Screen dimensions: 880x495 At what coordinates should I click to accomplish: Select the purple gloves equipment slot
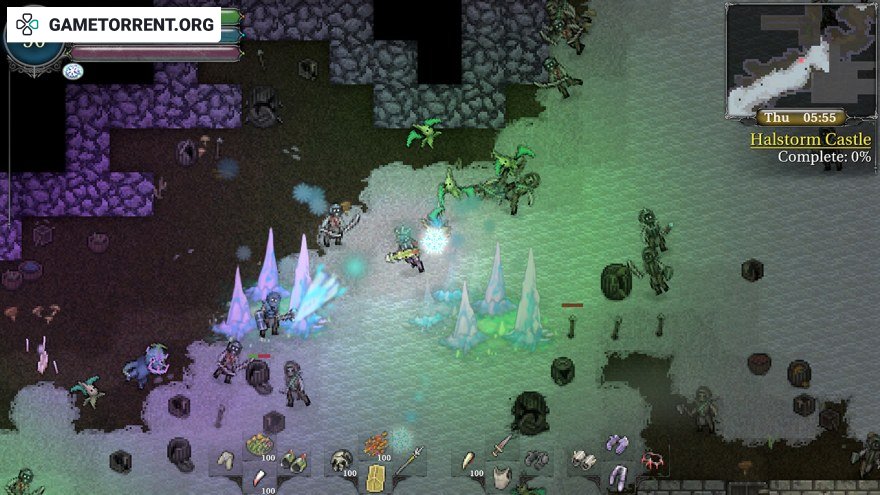tap(617, 445)
